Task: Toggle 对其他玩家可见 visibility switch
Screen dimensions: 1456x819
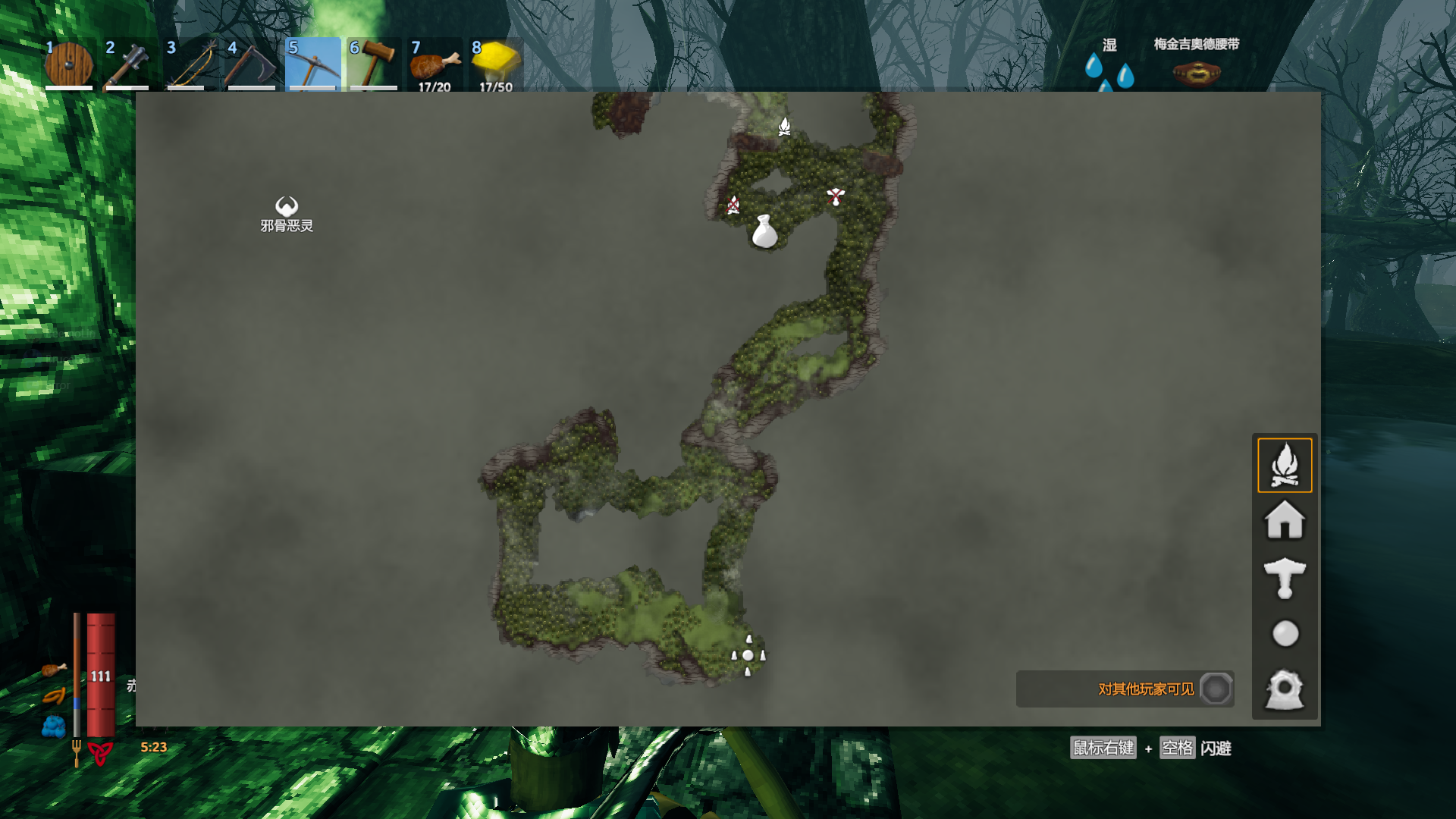Action: pyautogui.click(x=1216, y=689)
